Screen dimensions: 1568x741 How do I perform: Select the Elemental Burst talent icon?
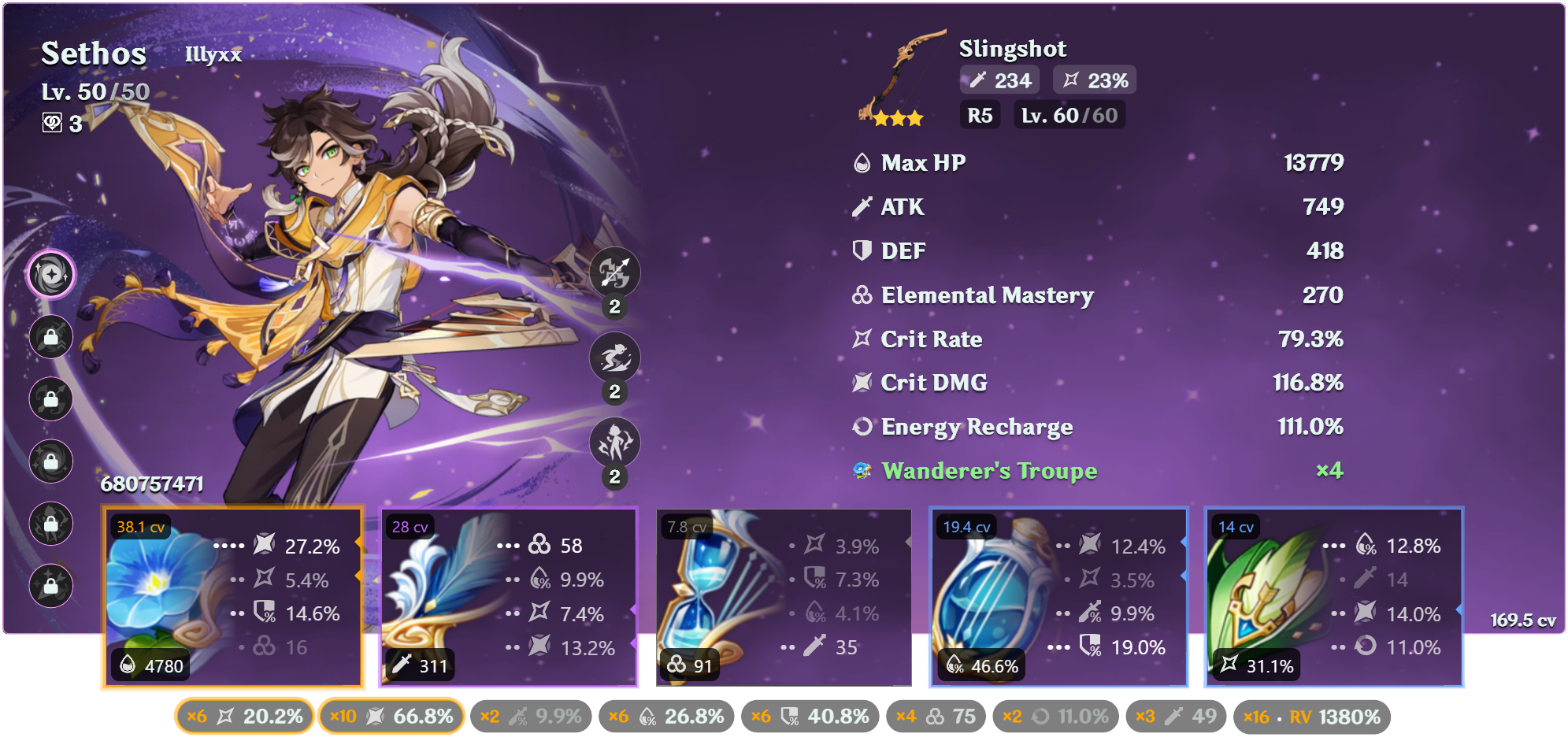pos(615,441)
